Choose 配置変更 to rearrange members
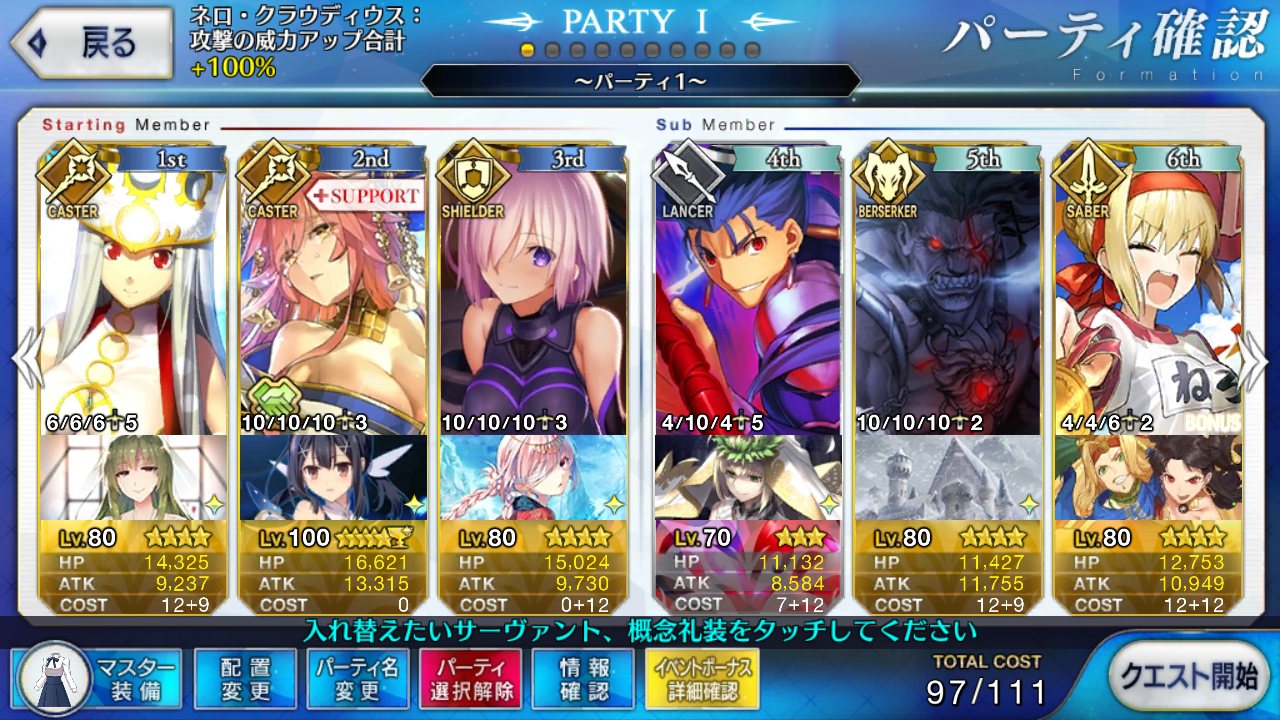This screenshot has height=720, width=1280. [246, 678]
